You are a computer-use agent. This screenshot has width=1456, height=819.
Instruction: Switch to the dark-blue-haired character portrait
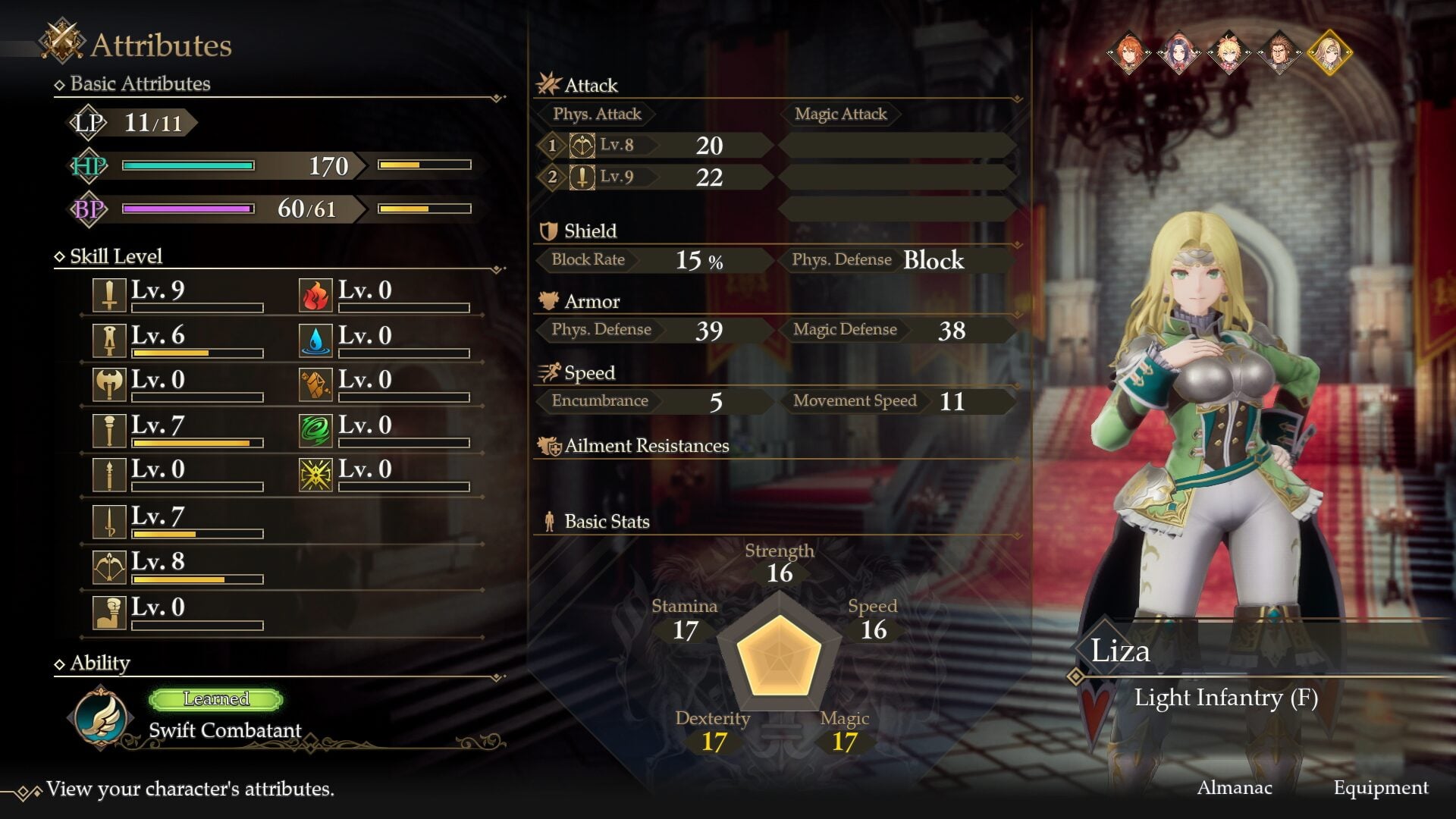[x=1178, y=52]
